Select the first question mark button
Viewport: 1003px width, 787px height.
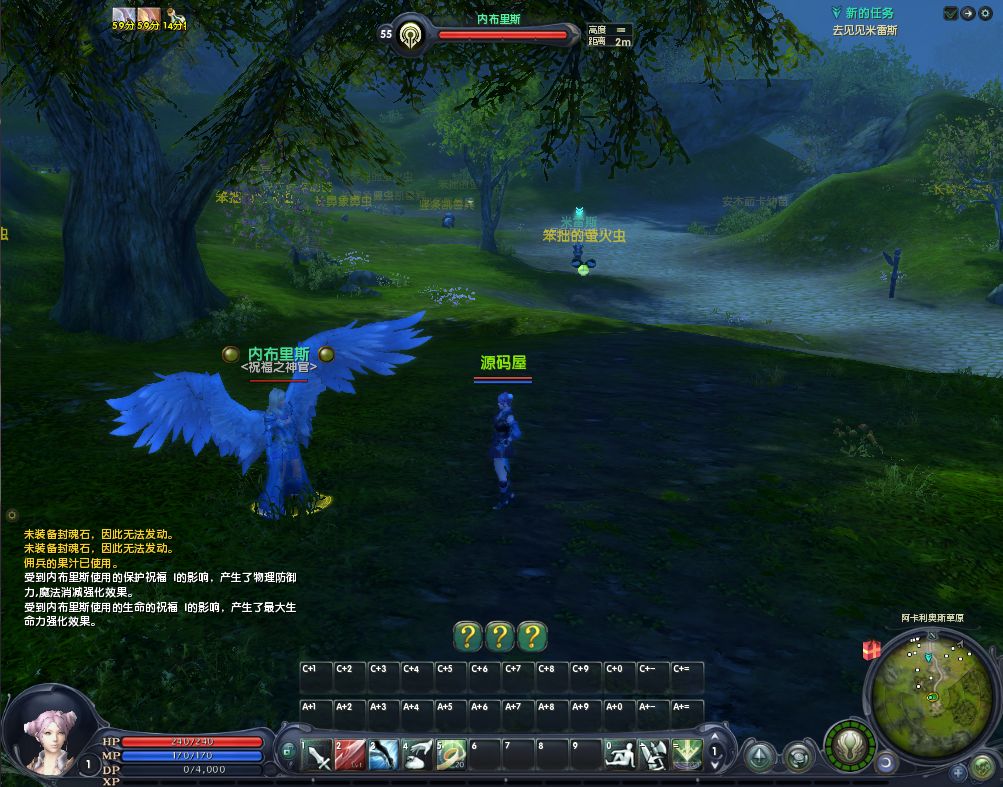[x=467, y=636]
